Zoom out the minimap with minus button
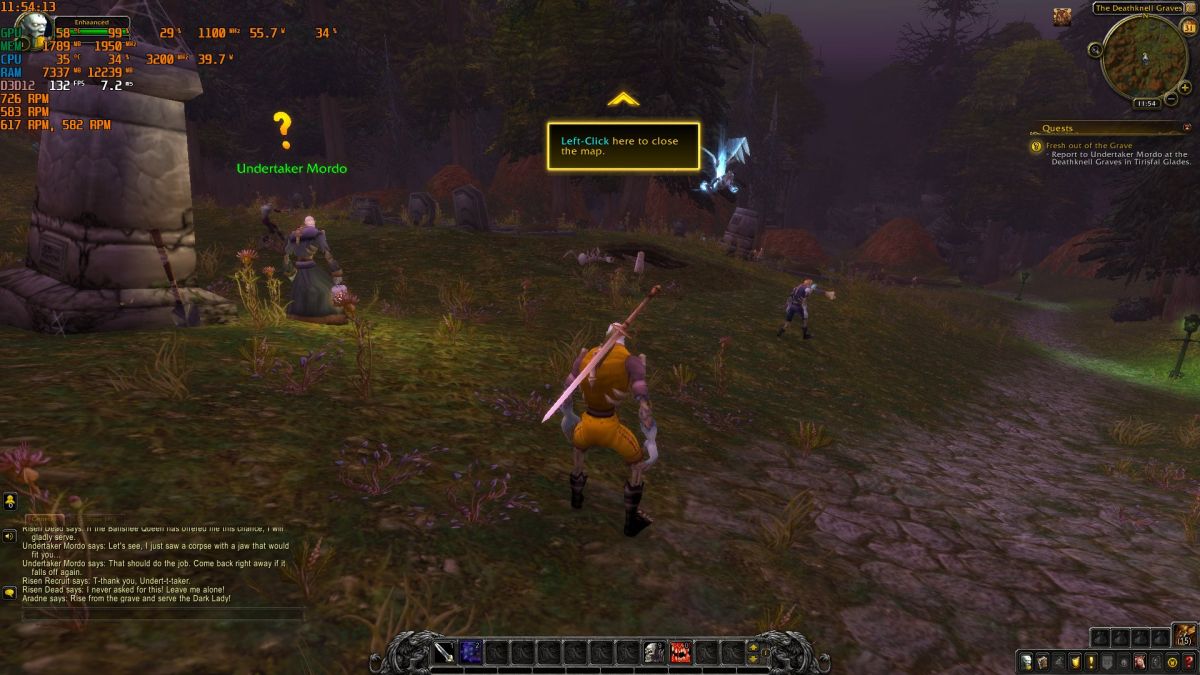Viewport: 1200px width, 675px height. tap(1171, 100)
